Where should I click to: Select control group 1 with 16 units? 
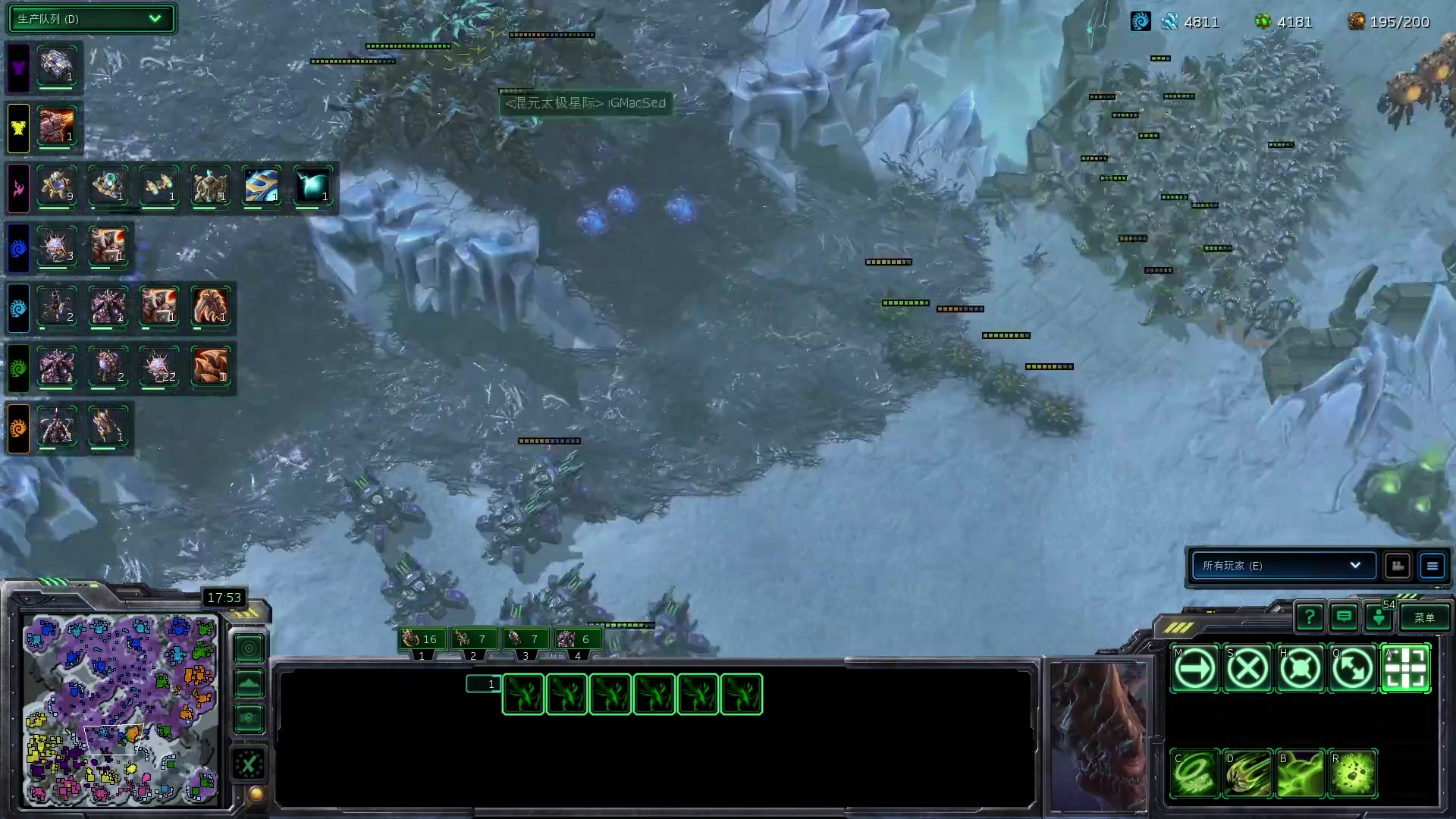[x=422, y=640]
